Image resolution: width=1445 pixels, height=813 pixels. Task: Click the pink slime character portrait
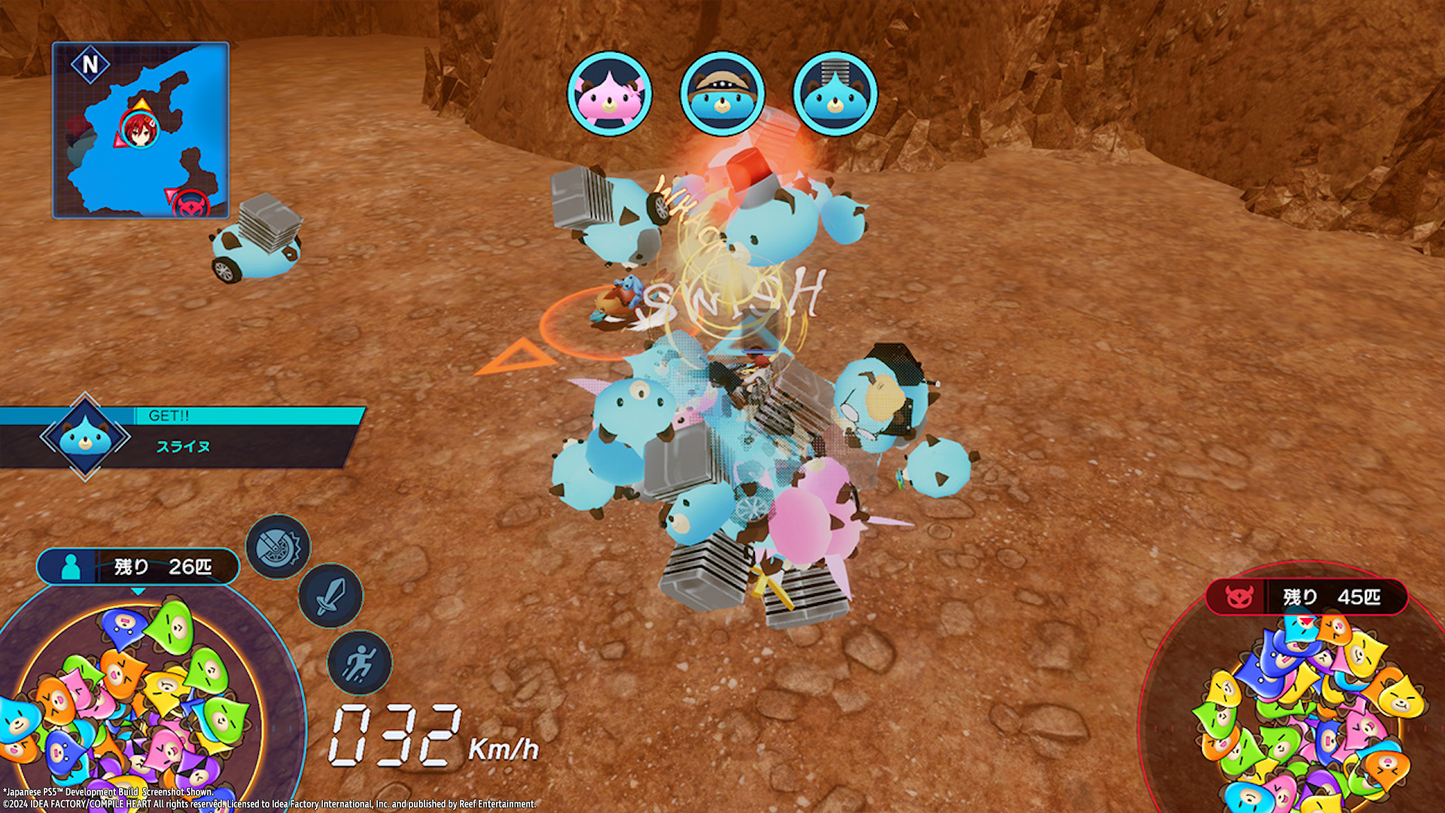pos(611,92)
